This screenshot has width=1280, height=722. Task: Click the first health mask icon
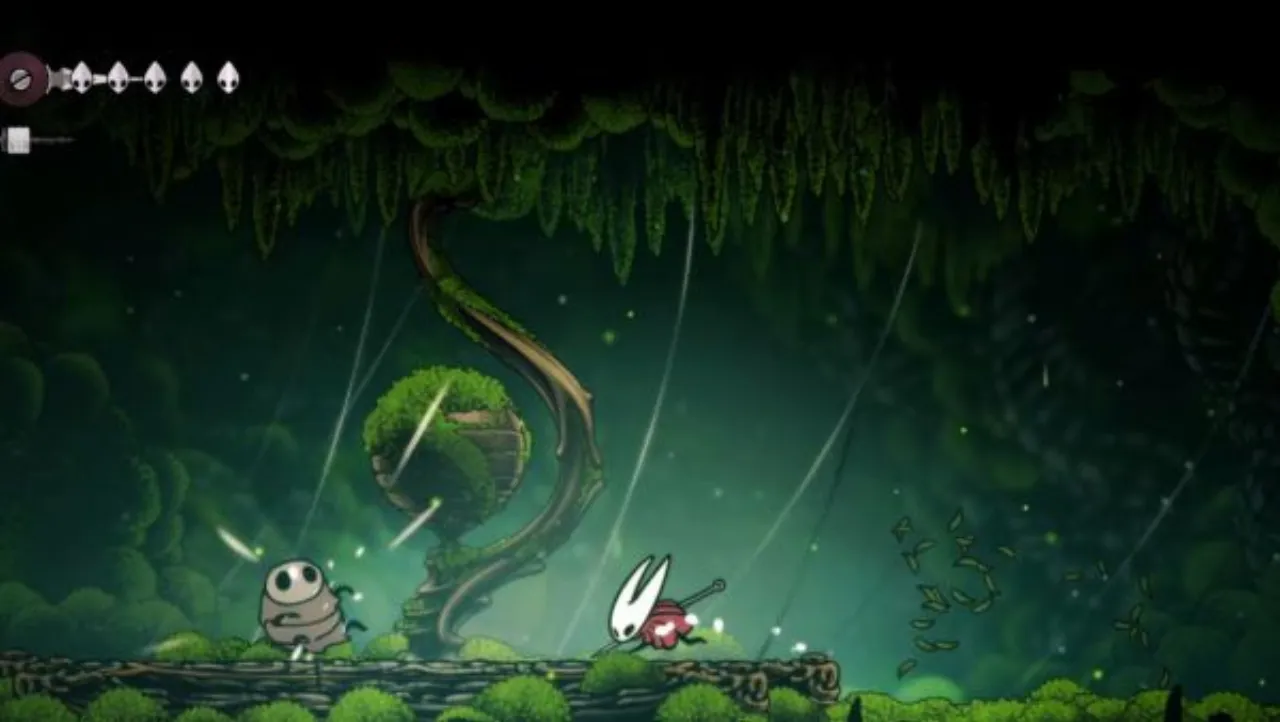(x=80, y=77)
